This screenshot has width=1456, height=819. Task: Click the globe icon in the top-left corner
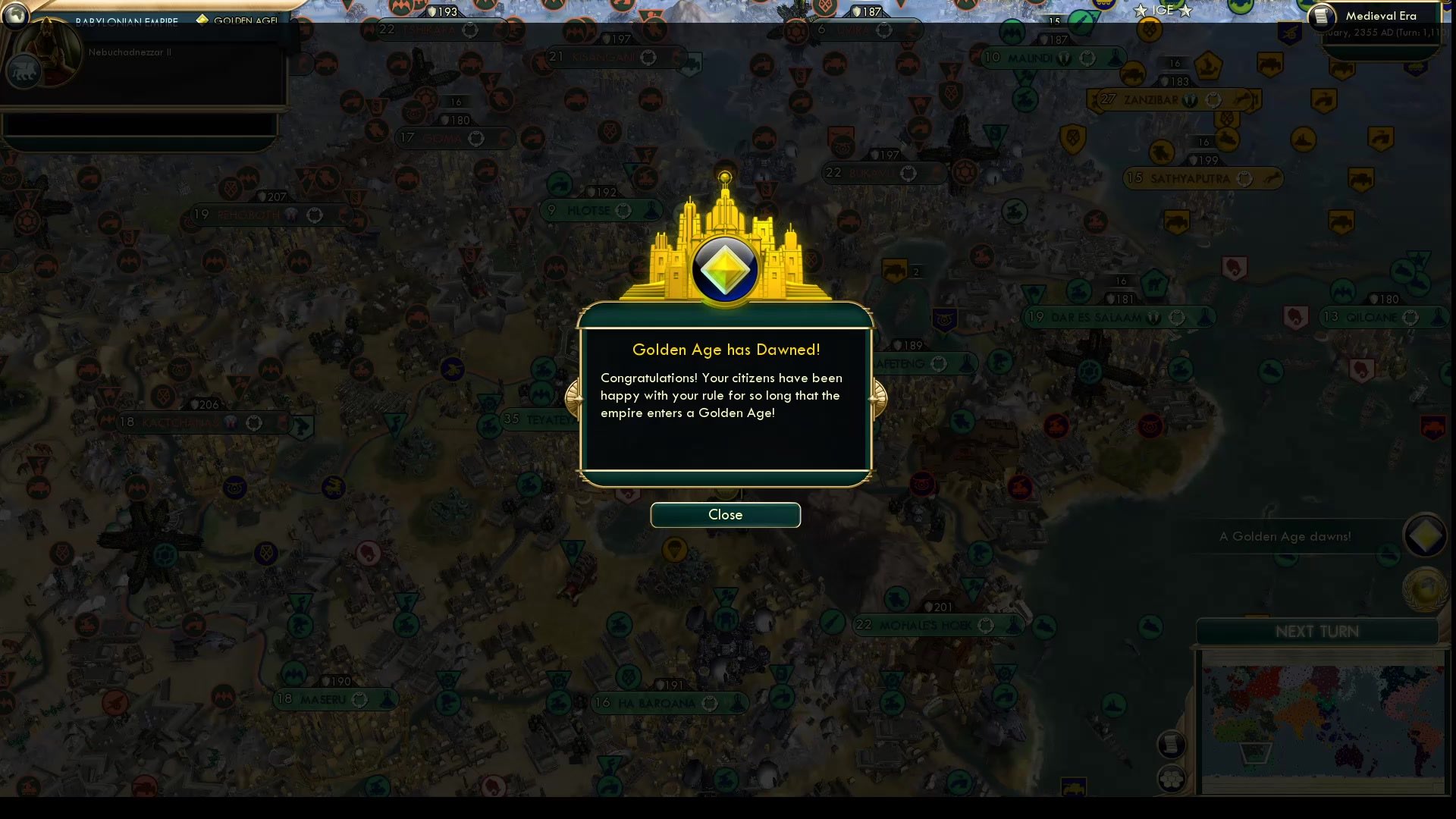point(16,17)
